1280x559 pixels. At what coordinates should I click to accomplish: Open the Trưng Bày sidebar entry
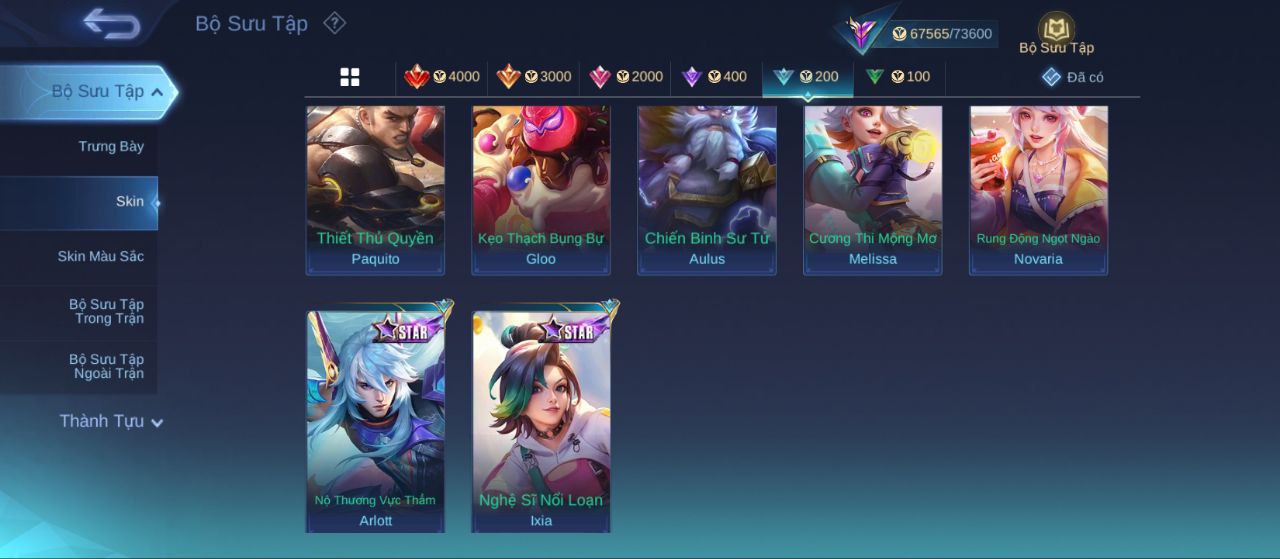(110, 147)
